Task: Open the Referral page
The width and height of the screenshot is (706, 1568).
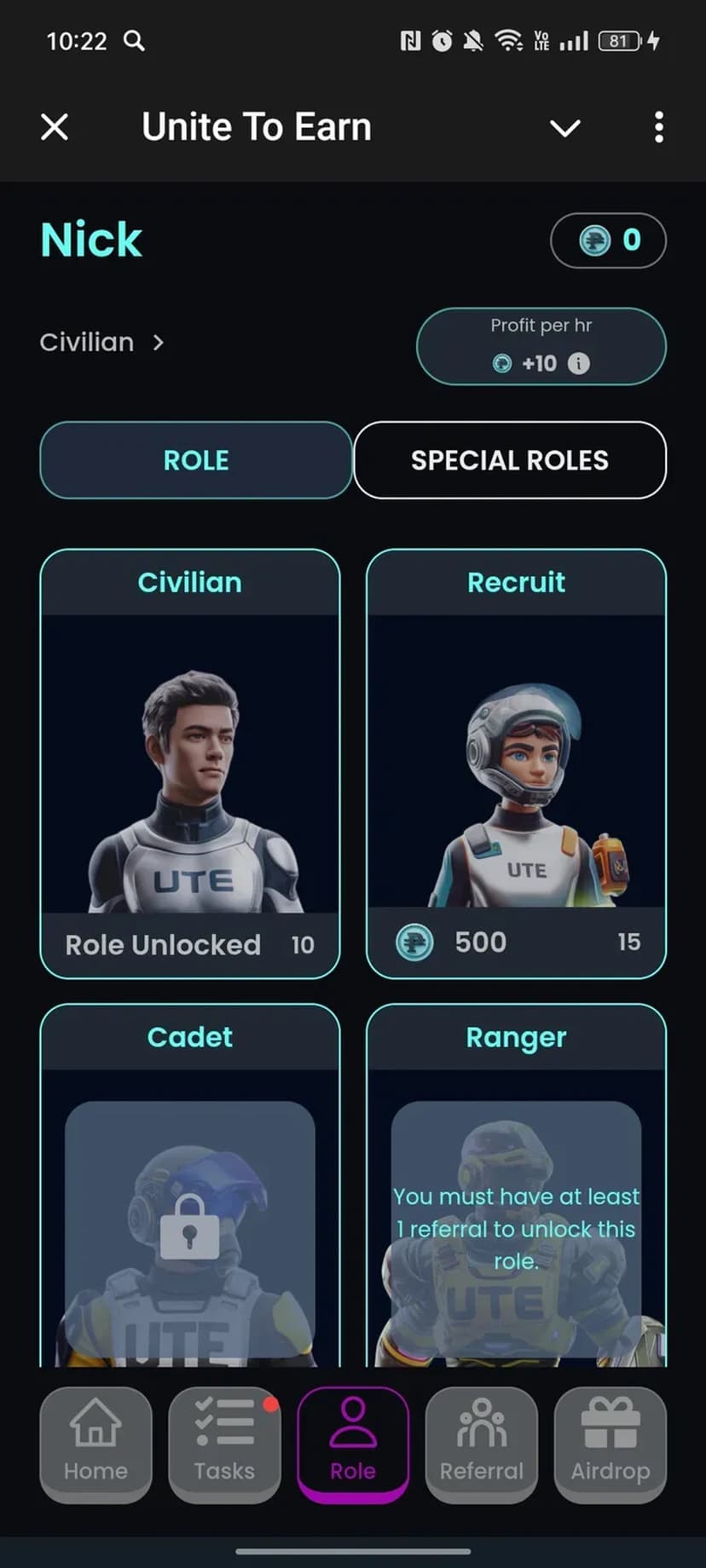Action: (482, 1444)
